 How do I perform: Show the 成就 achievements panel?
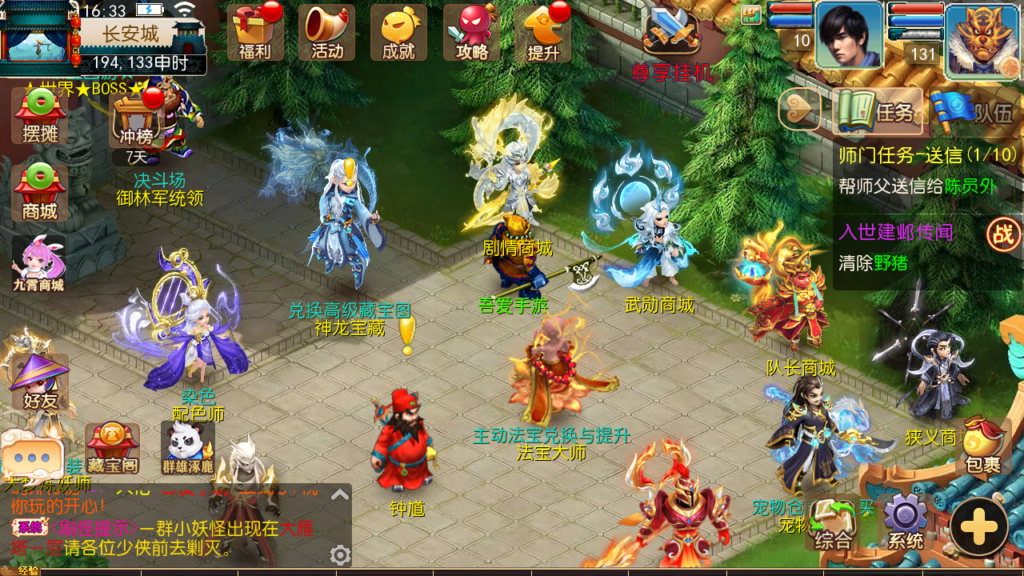click(398, 32)
